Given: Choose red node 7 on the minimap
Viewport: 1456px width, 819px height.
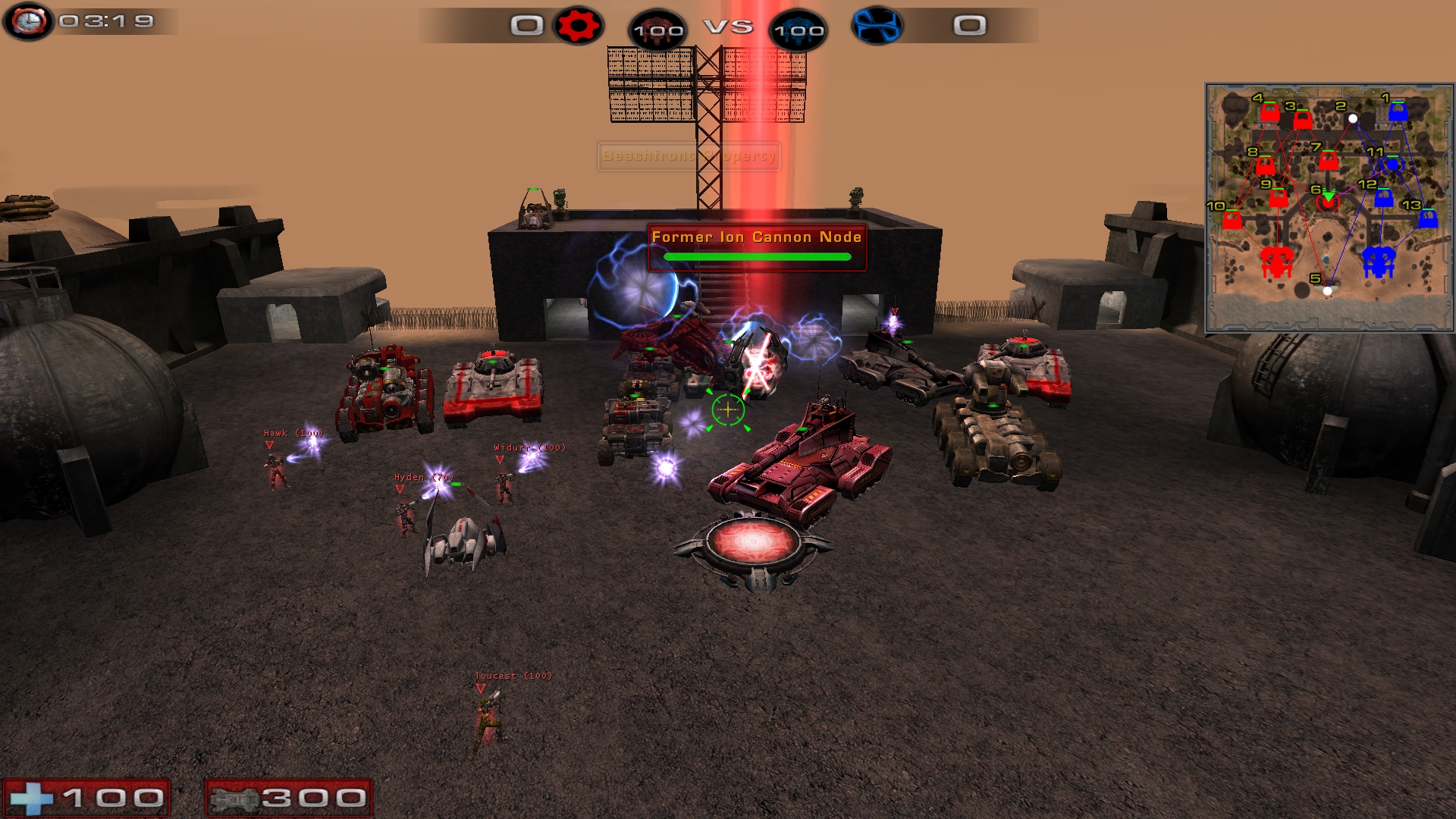Looking at the screenshot, I should pyautogui.click(x=1328, y=161).
